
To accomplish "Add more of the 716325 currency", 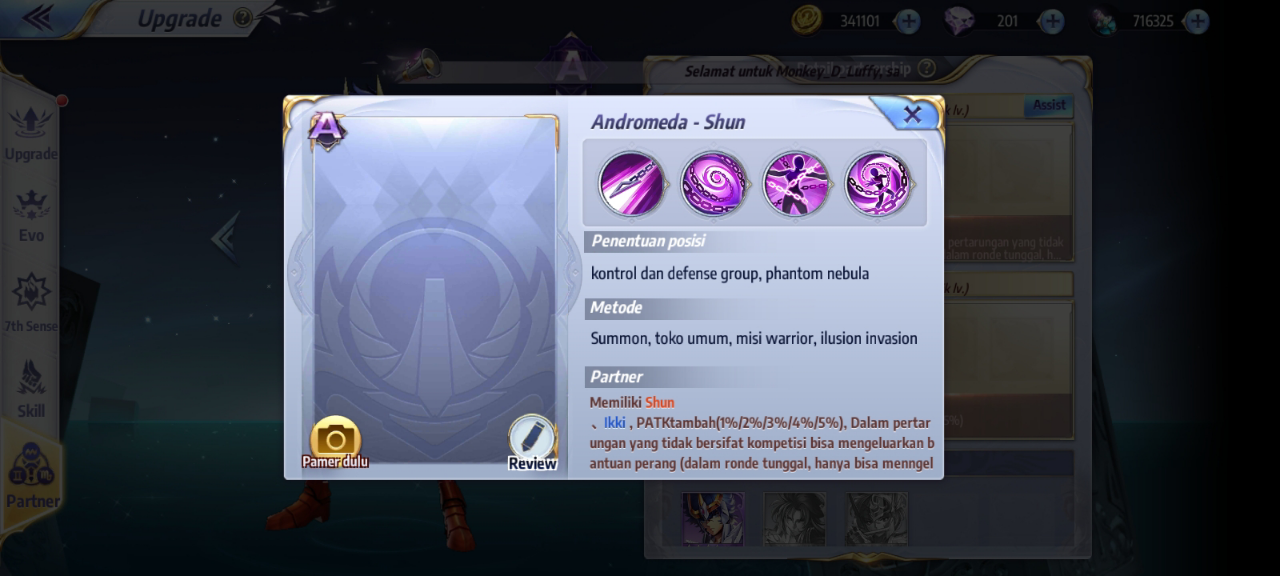I will tap(1196, 21).
